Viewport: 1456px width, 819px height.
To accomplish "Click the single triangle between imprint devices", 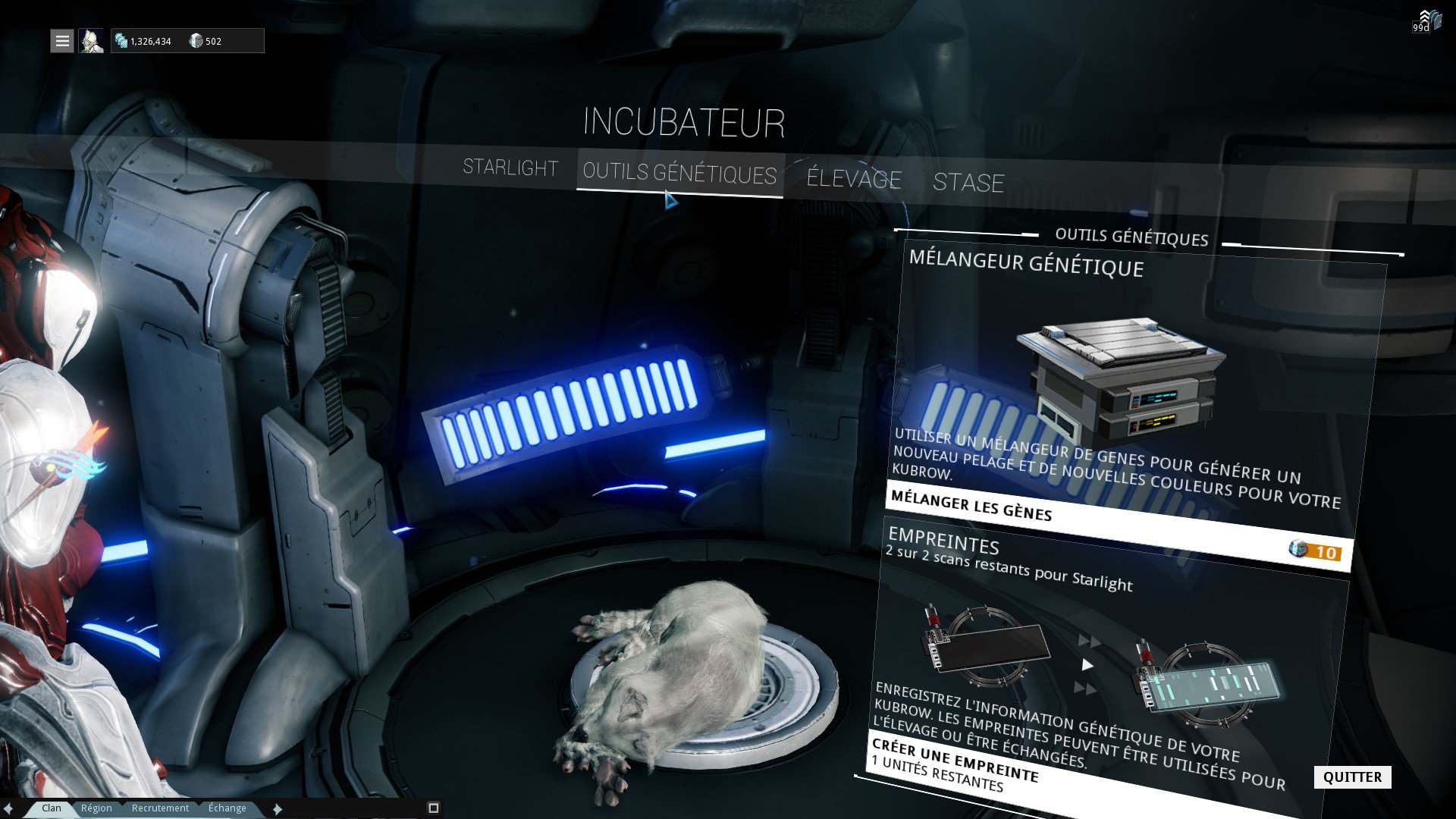I will point(1087,665).
